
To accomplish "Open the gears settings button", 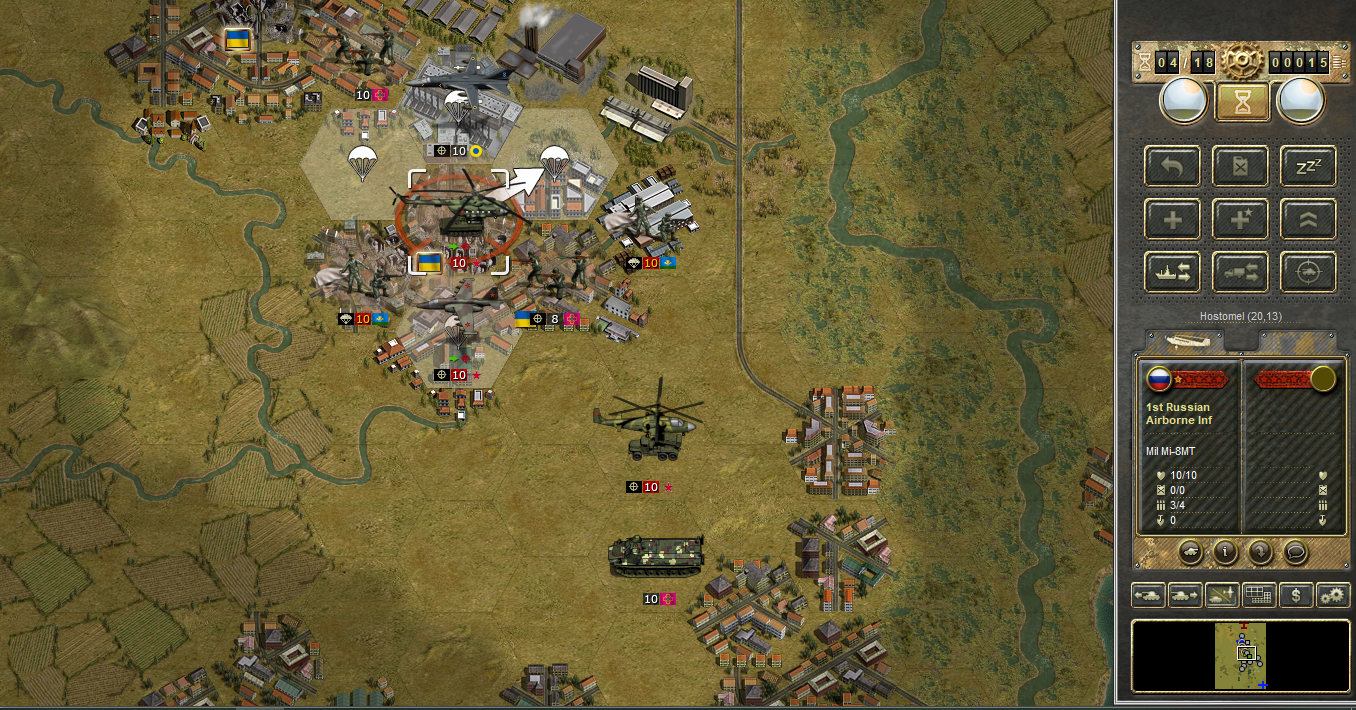I will tap(1333, 595).
